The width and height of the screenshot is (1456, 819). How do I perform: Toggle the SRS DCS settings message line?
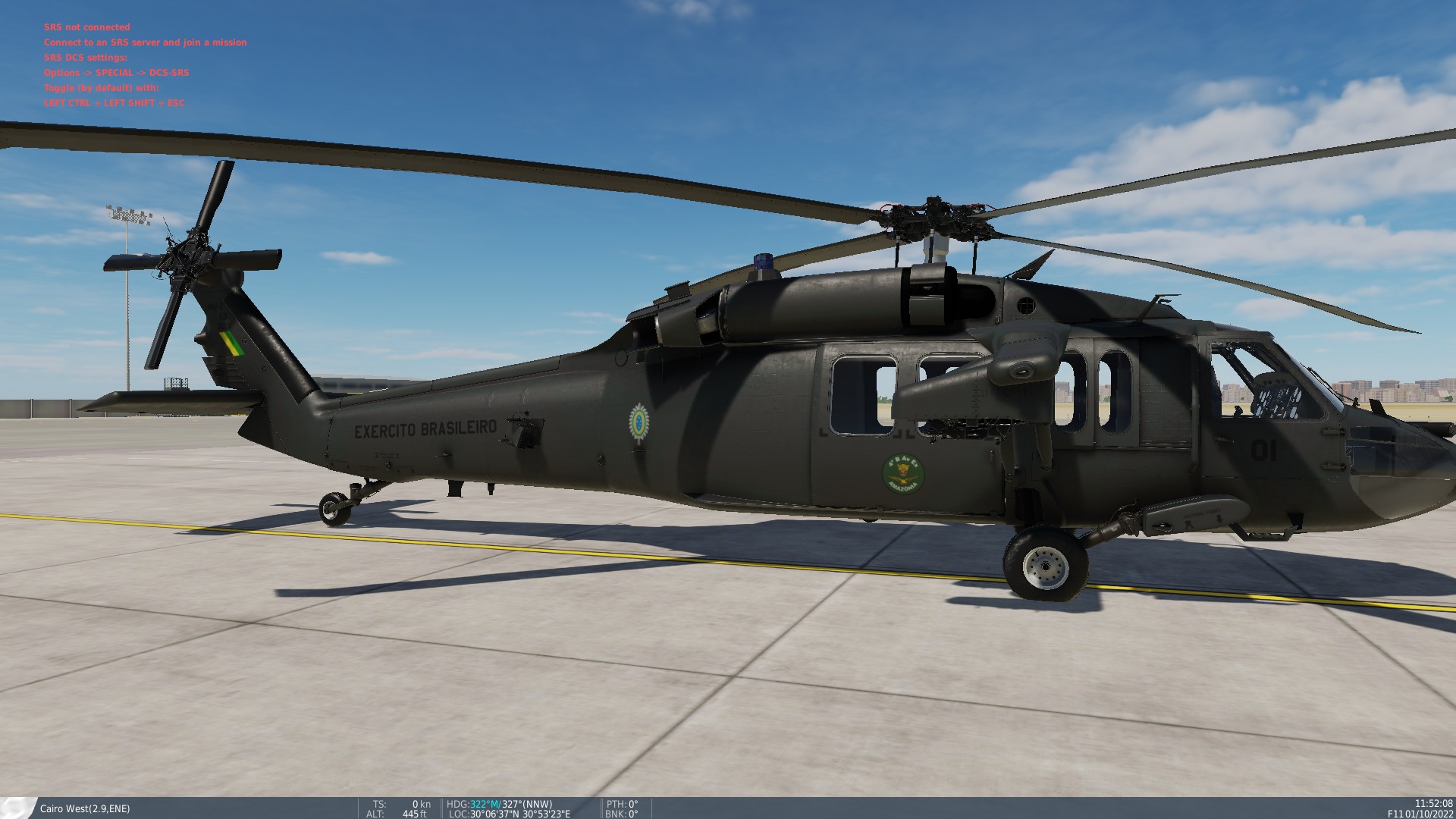[x=86, y=57]
